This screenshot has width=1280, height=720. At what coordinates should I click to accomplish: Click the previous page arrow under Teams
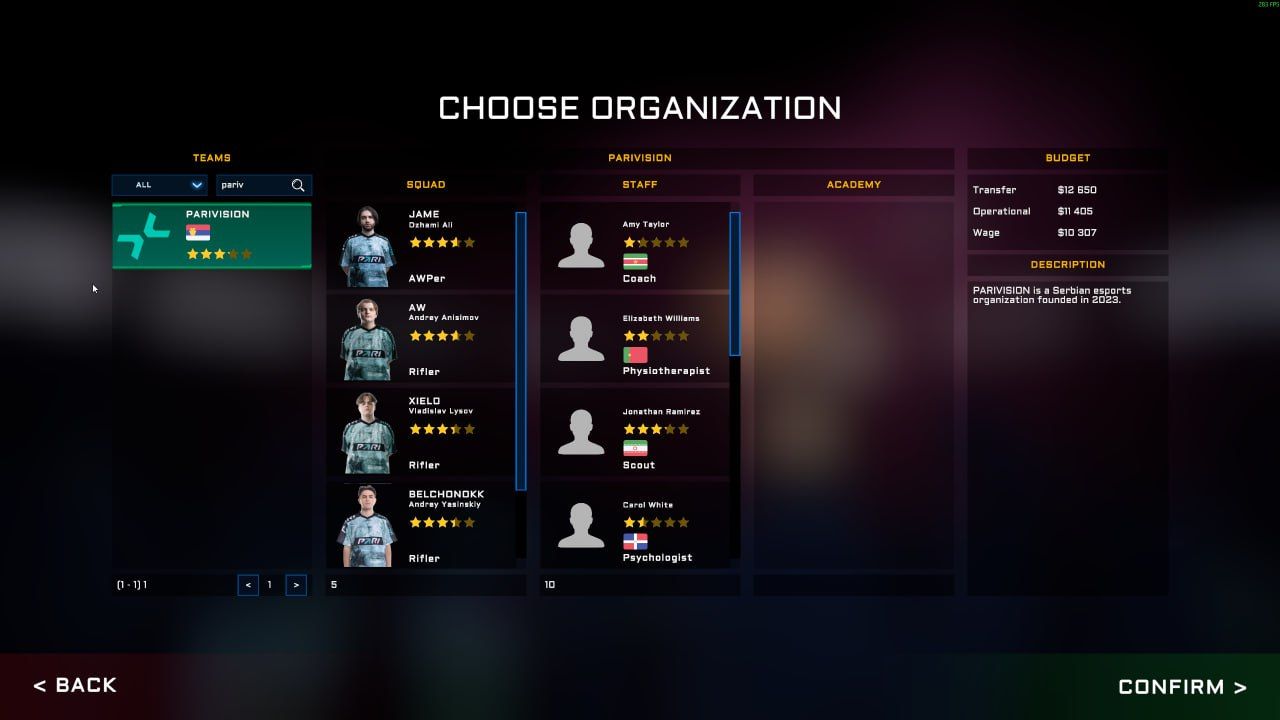point(248,585)
